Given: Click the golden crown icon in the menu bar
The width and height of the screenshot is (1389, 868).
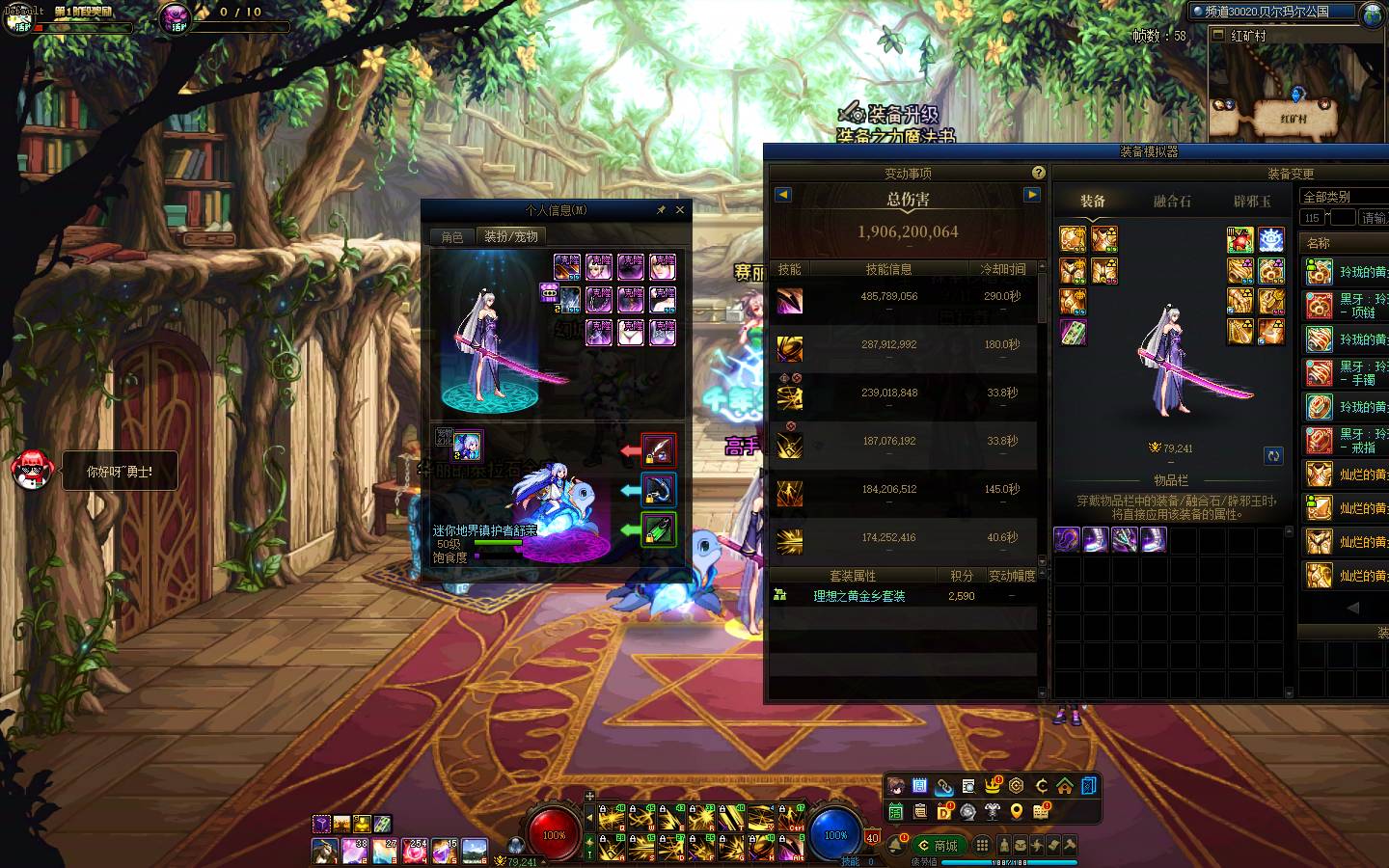Looking at the screenshot, I should [x=993, y=786].
